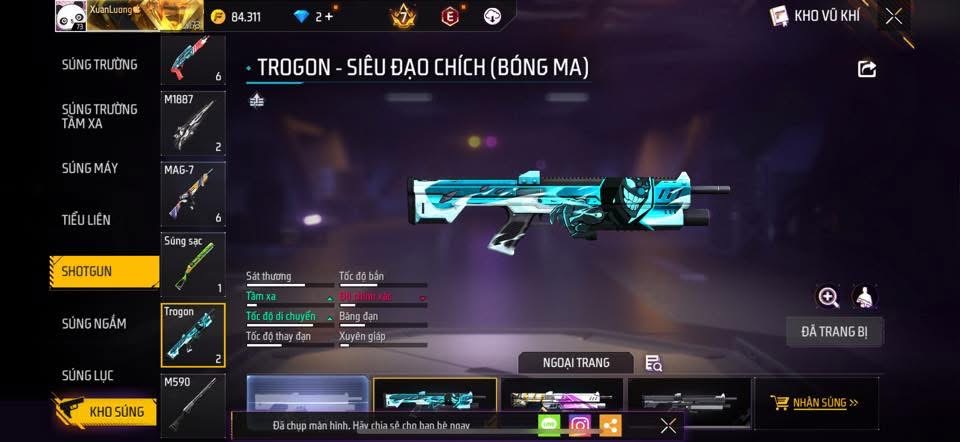
Task: Select the pink and yellow Trogon skin
Action: pos(561,402)
